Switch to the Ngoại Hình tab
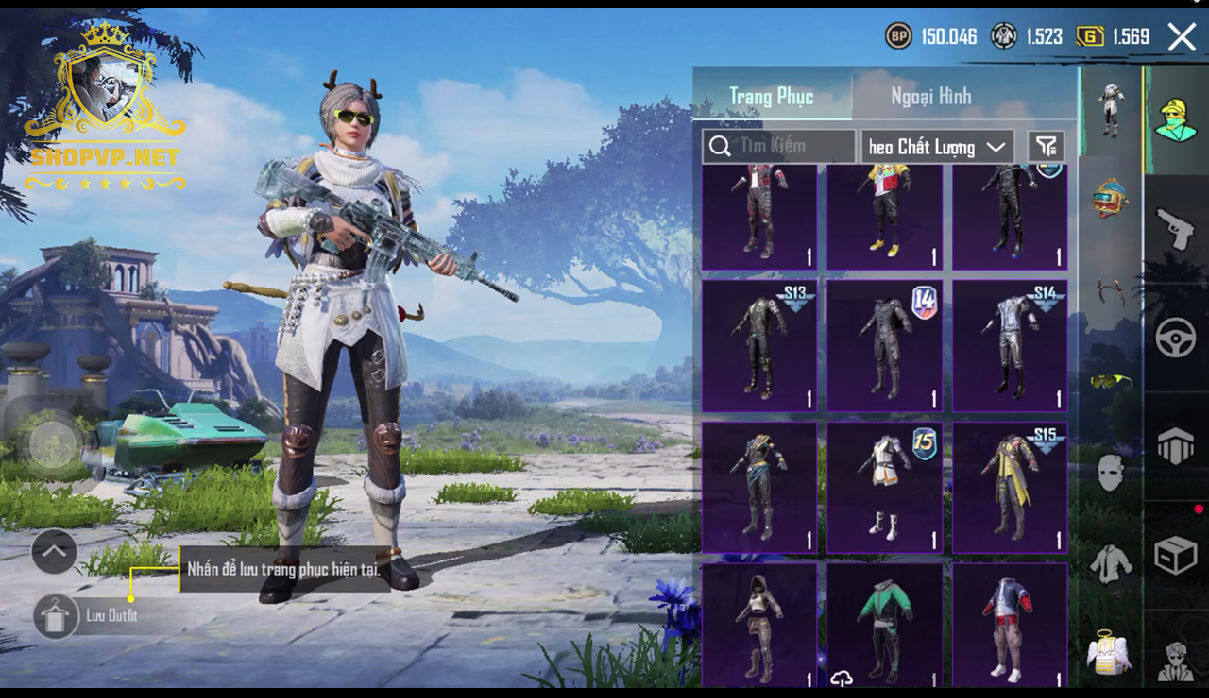This screenshot has height=698, width=1209. (931, 96)
